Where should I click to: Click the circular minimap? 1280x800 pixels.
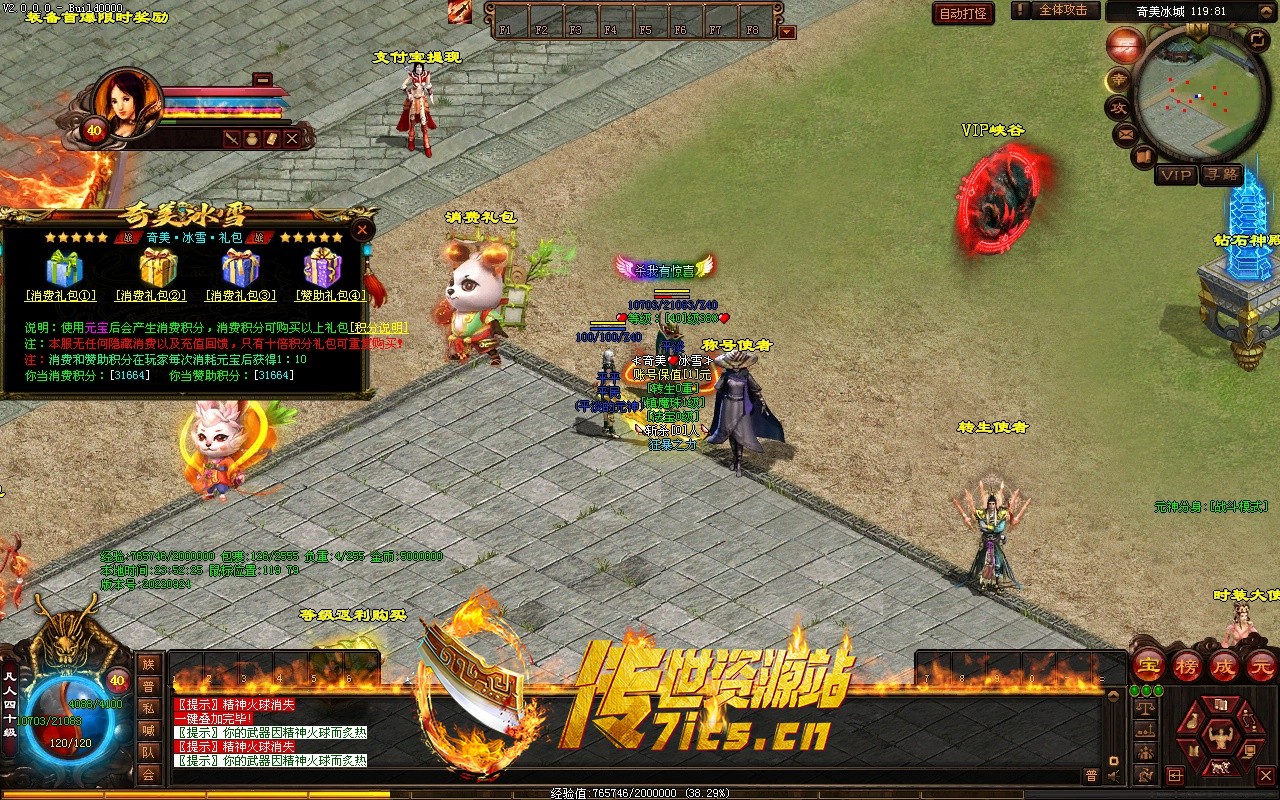(x=1198, y=97)
